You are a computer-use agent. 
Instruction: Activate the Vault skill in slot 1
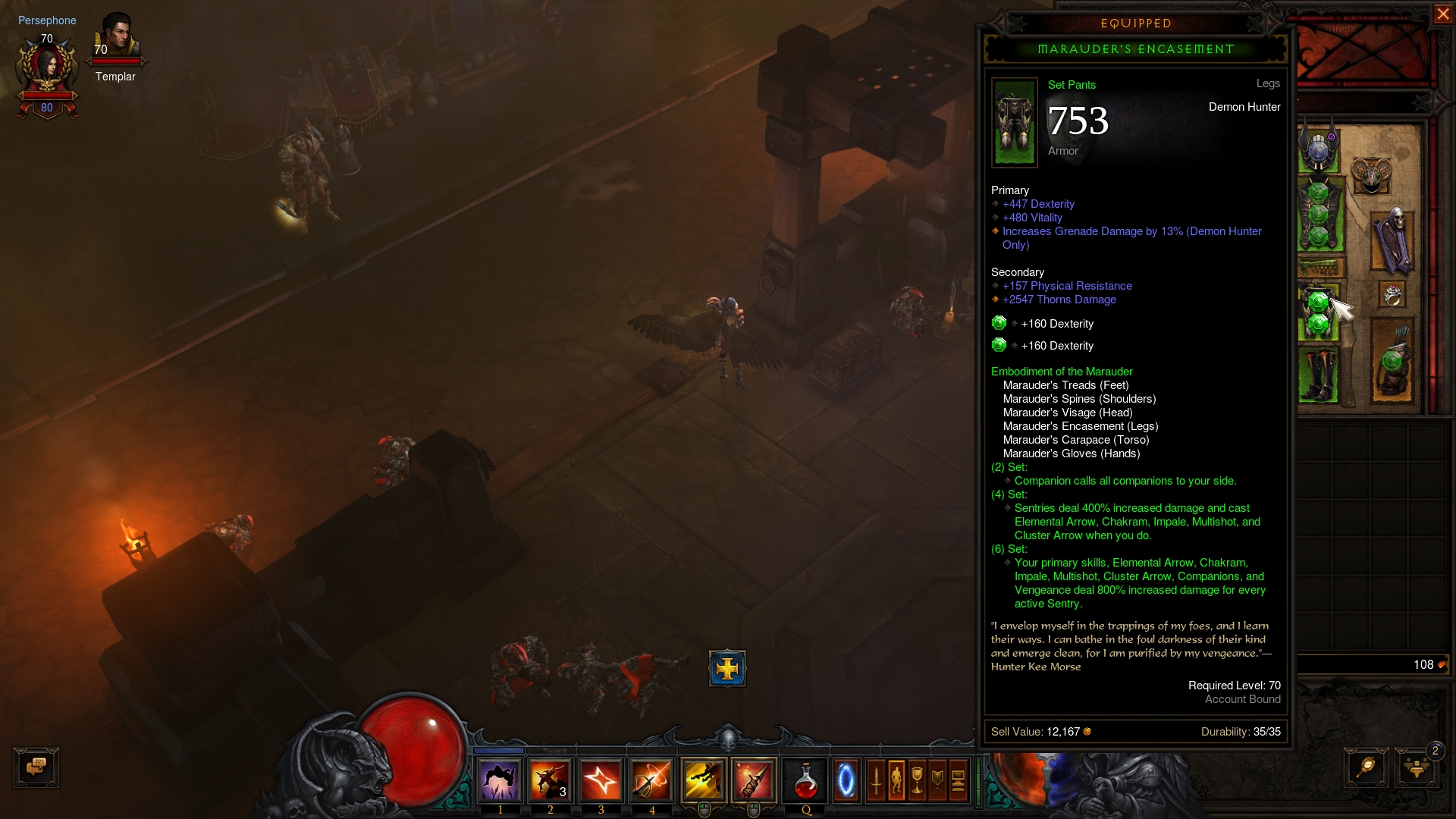(500, 780)
